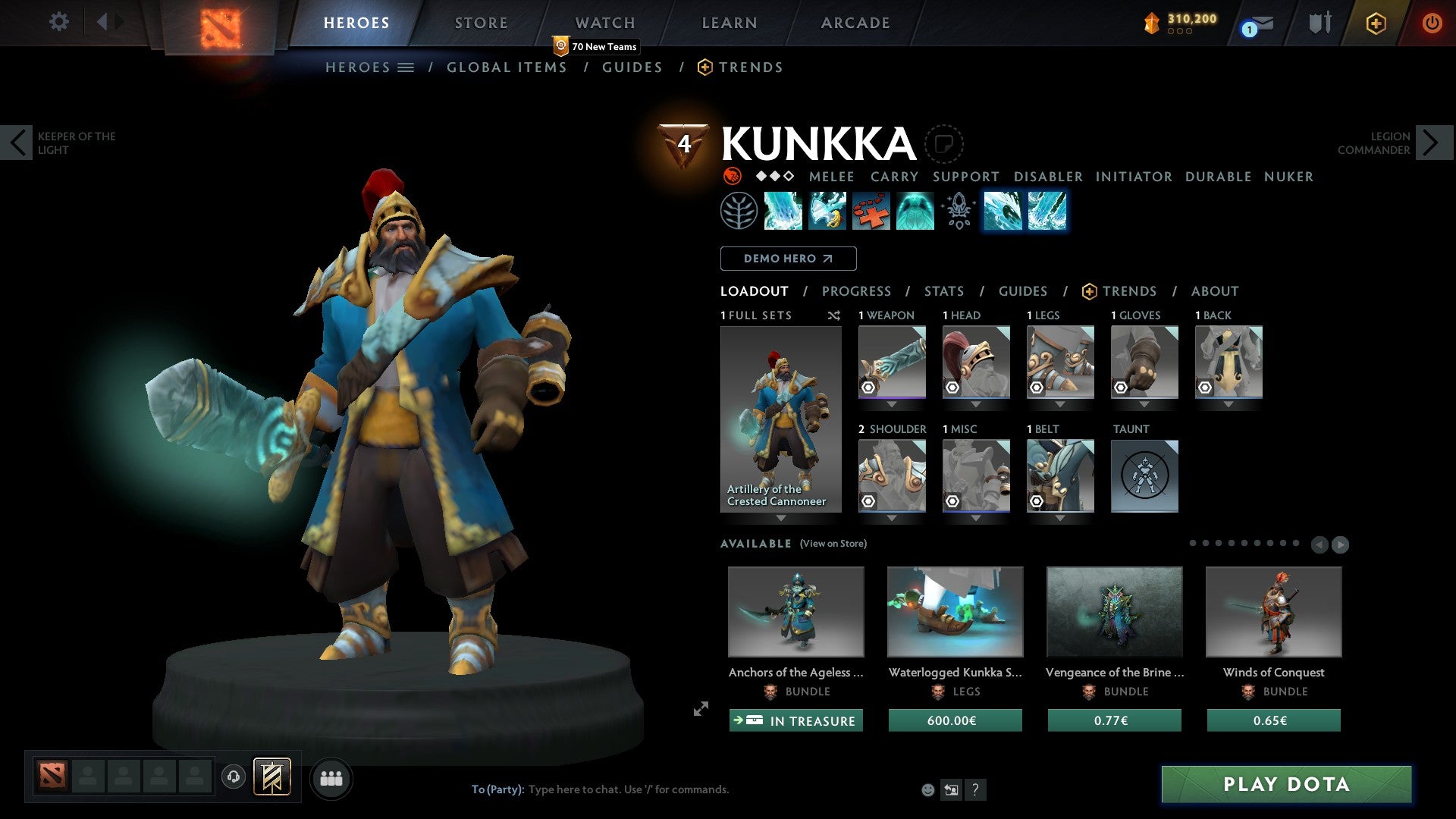This screenshot has height=819, width=1456.
Task: Select the Keeper of the Light arrow
Action: (17, 143)
